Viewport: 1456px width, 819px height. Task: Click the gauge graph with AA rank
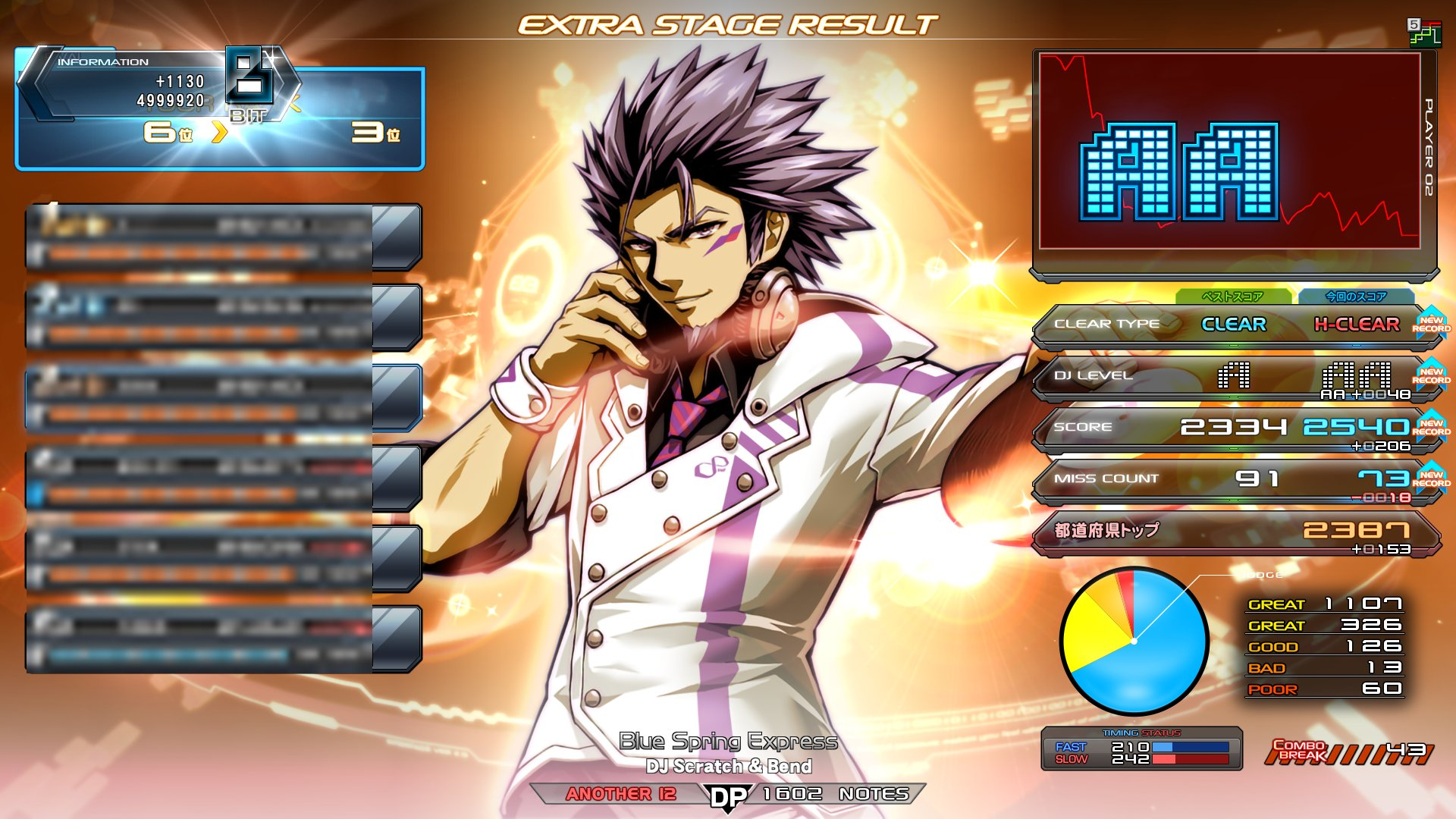coord(1229,152)
